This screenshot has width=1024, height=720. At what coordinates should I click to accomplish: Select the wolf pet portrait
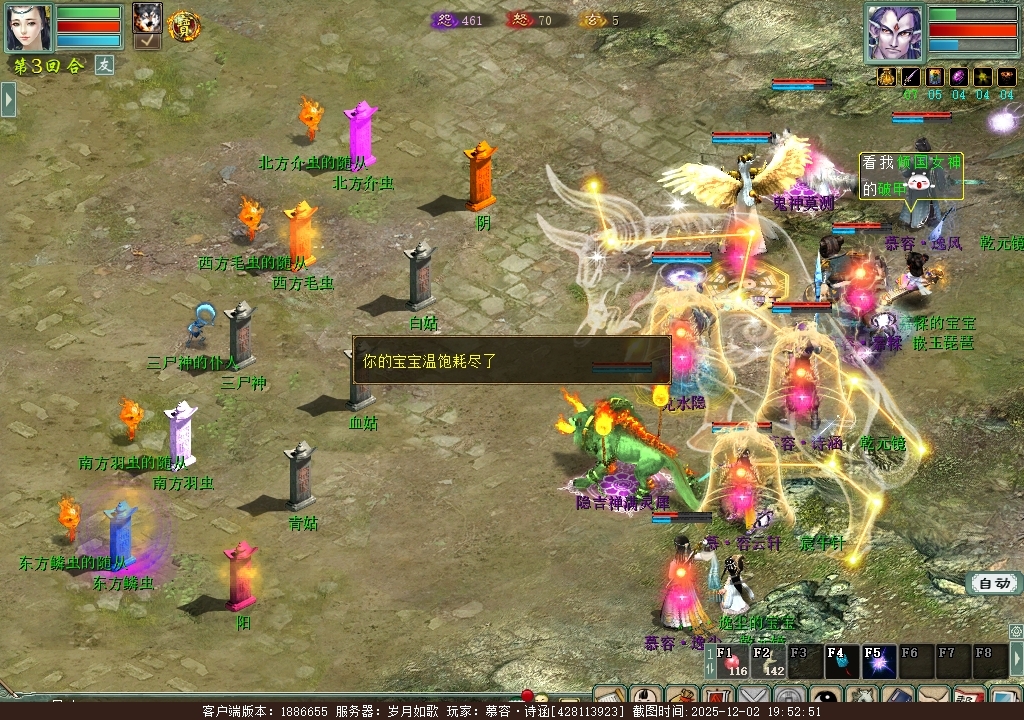click(147, 17)
